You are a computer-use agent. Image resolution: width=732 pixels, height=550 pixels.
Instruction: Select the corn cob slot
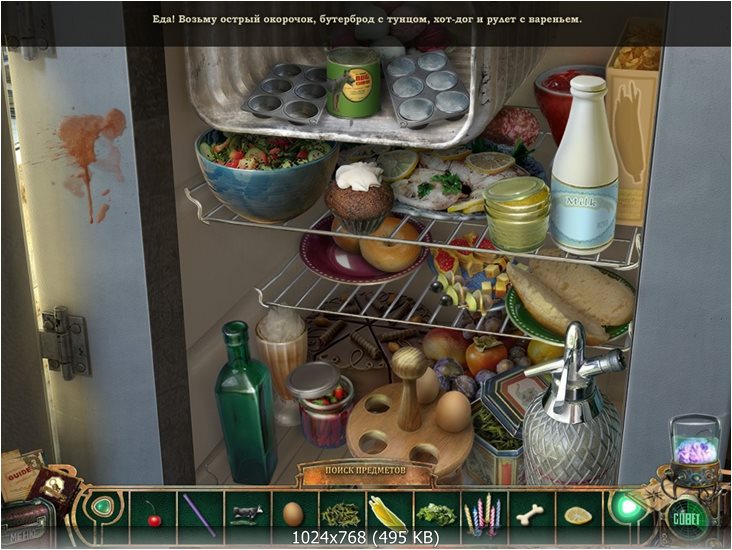pos(388,514)
